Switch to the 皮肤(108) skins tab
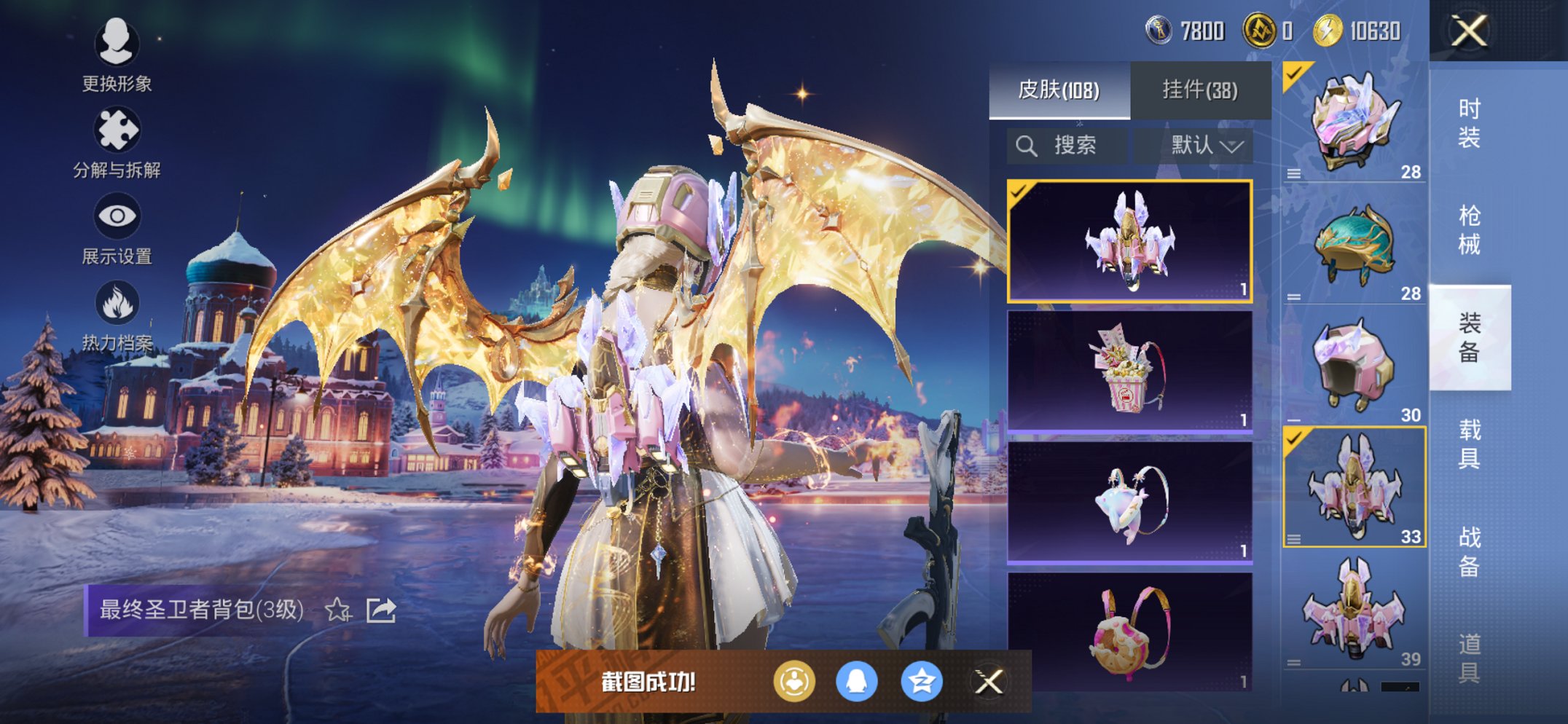Screen dimensions: 1568x724 pos(1059,90)
